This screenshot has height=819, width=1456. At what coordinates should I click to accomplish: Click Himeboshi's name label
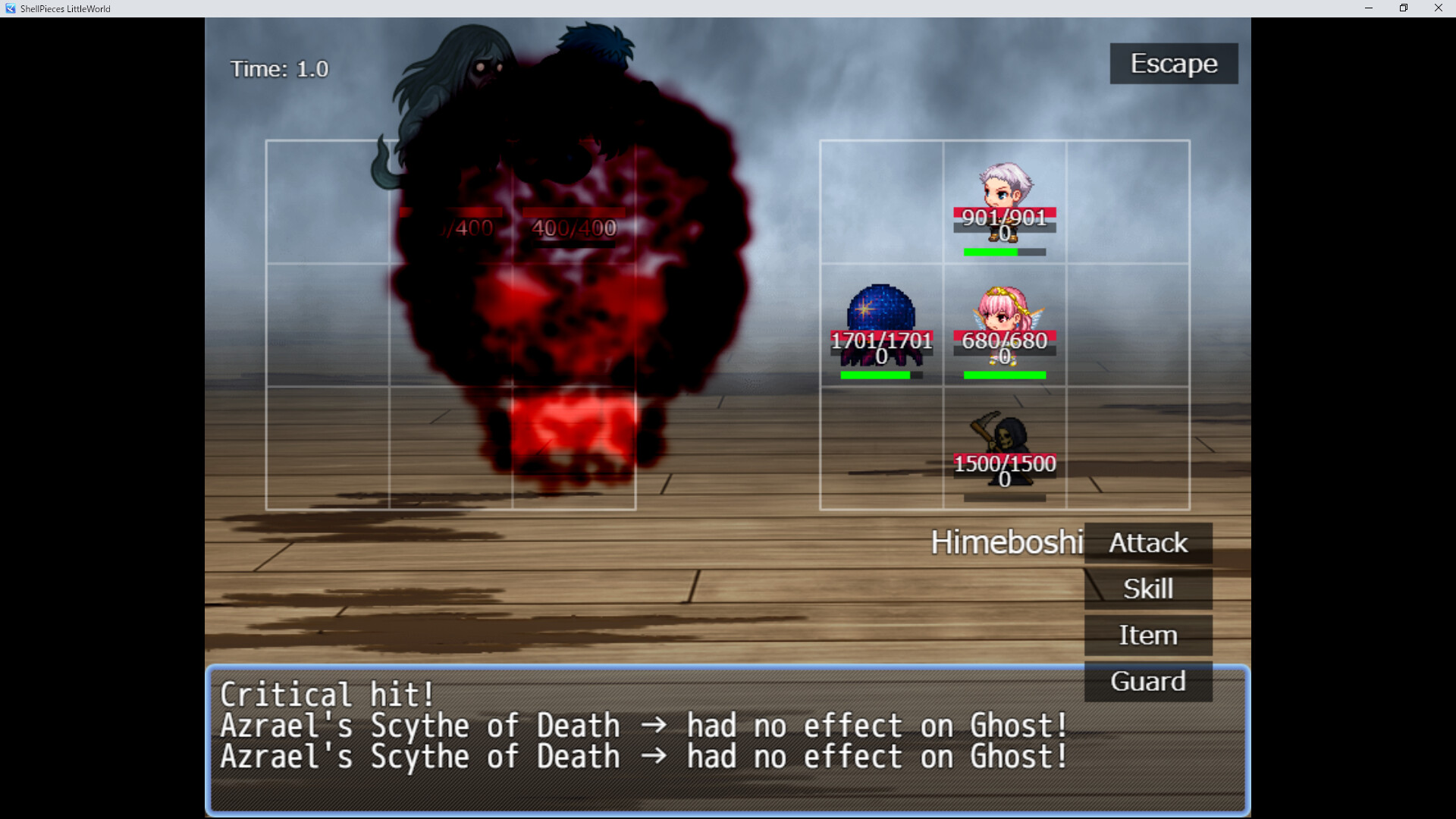tap(1007, 543)
